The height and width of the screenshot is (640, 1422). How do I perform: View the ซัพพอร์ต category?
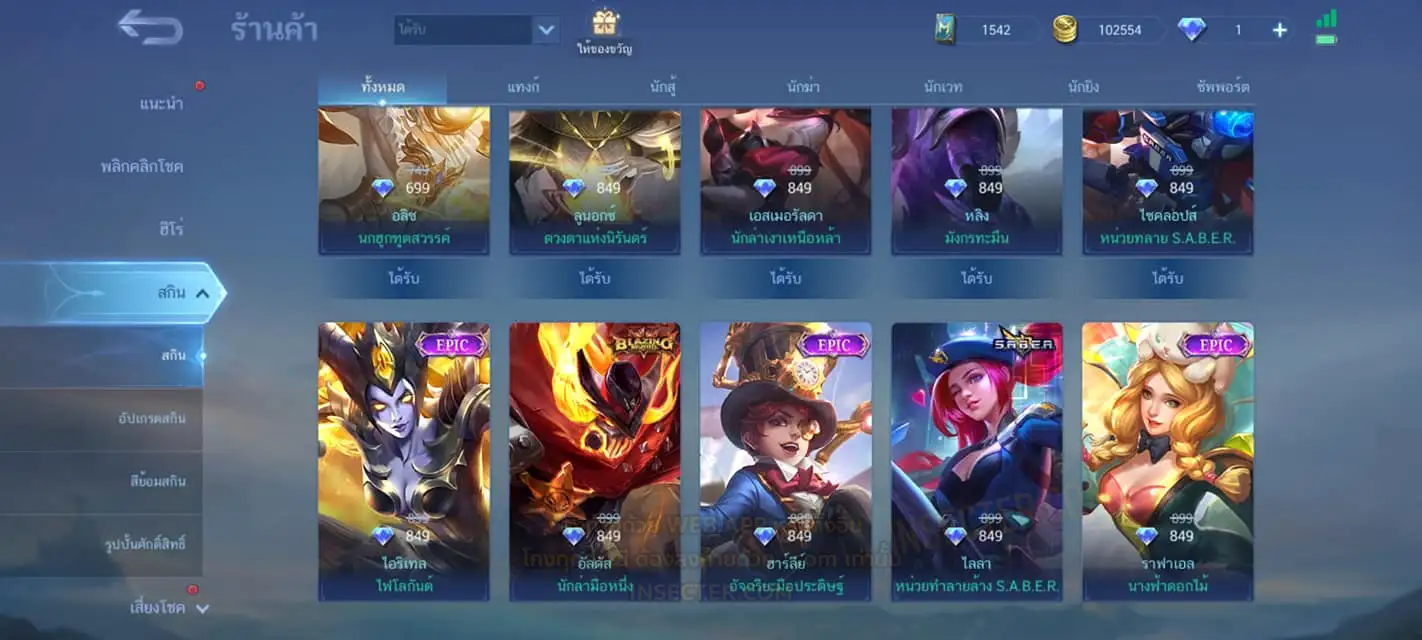coord(1222,87)
